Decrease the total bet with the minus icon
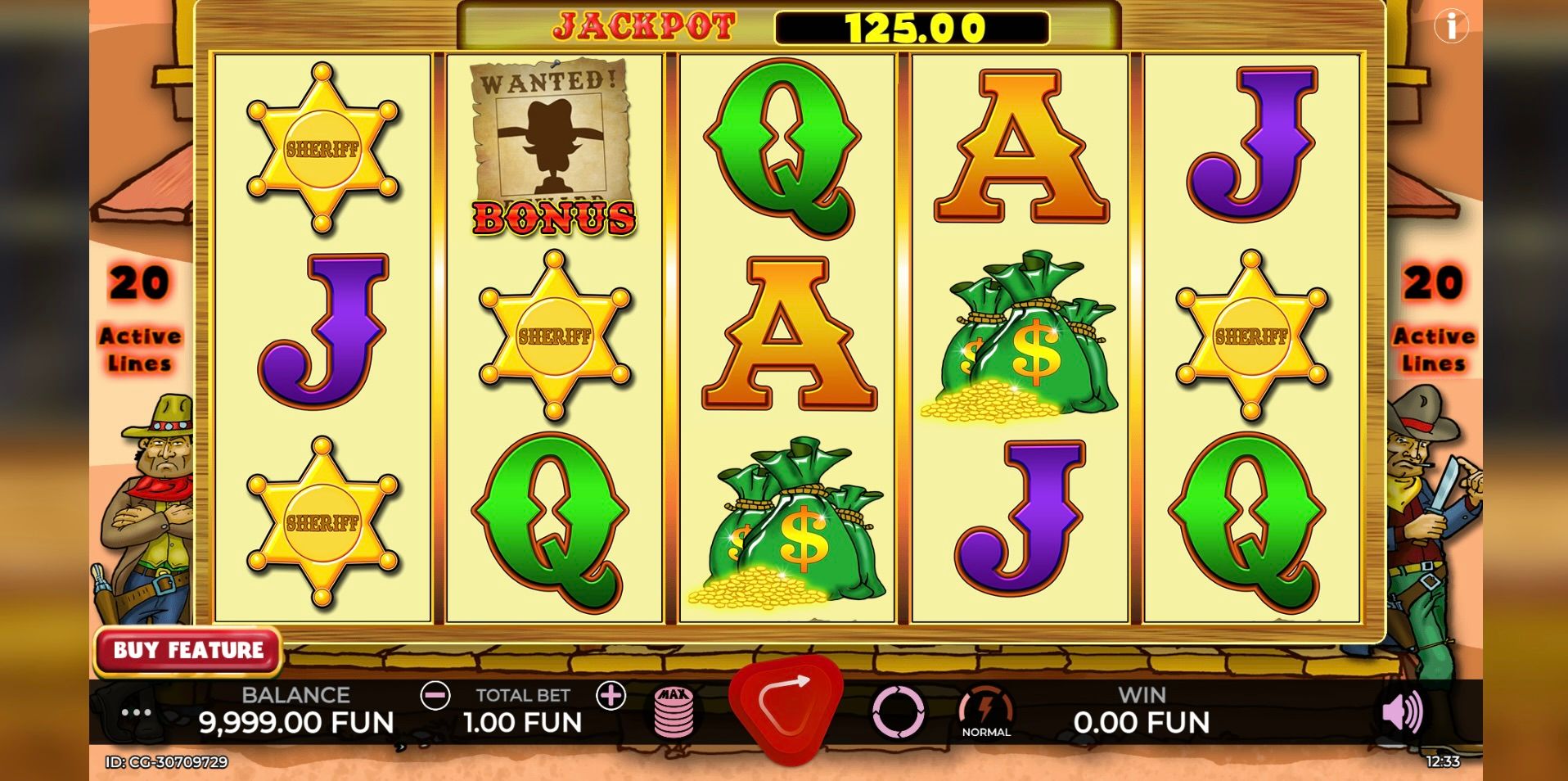Image resolution: width=1568 pixels, height=781 pixels. [435, 696]
